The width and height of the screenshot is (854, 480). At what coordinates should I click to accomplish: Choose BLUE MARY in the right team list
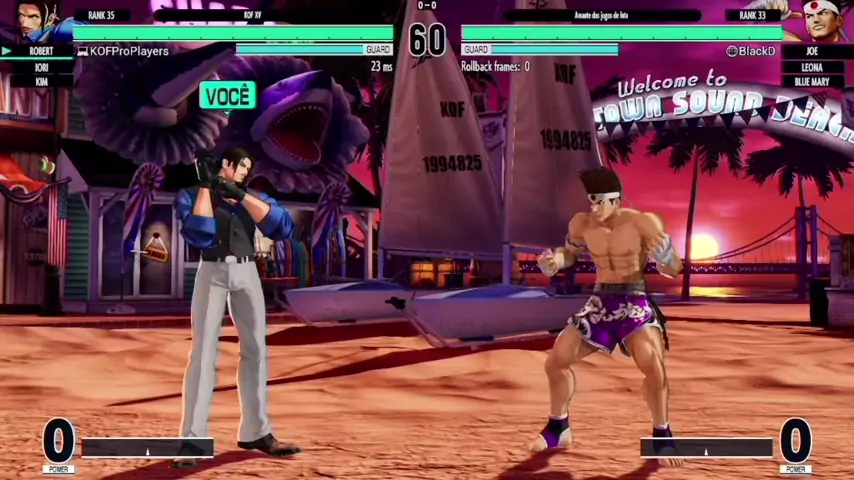point(812,82)
